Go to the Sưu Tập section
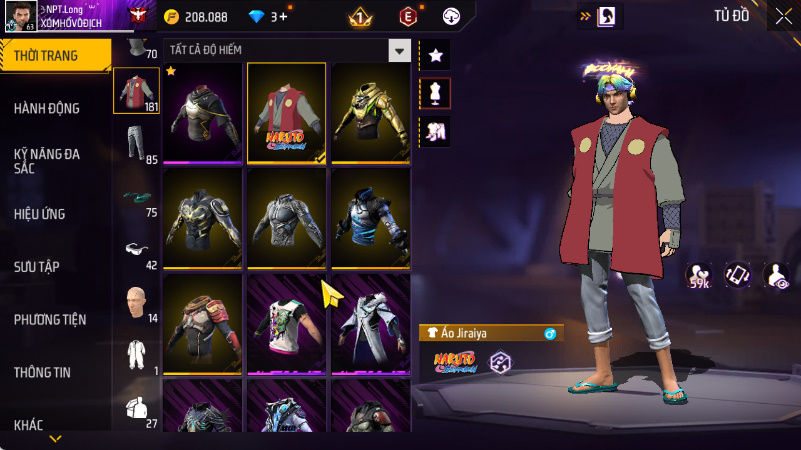This screenshot has height=450, width=801. [x=37, y=266]
